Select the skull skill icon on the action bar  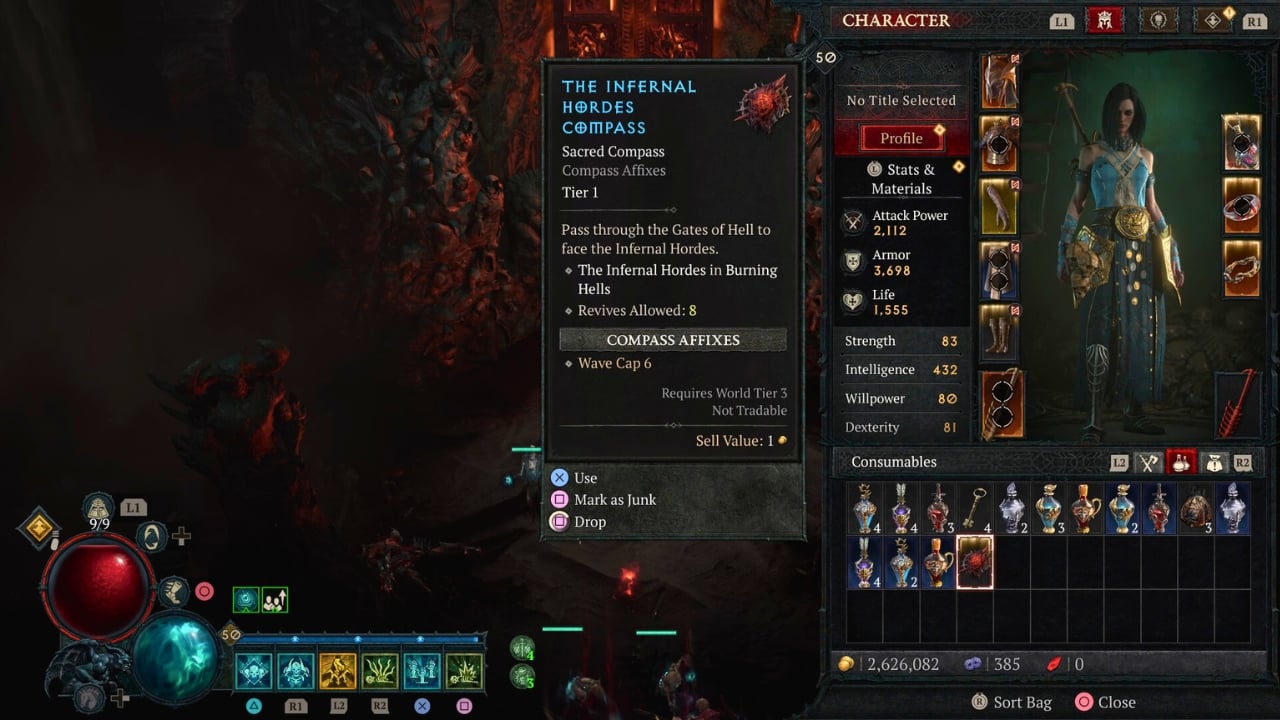pyautogui.click(x=253, y=672)
